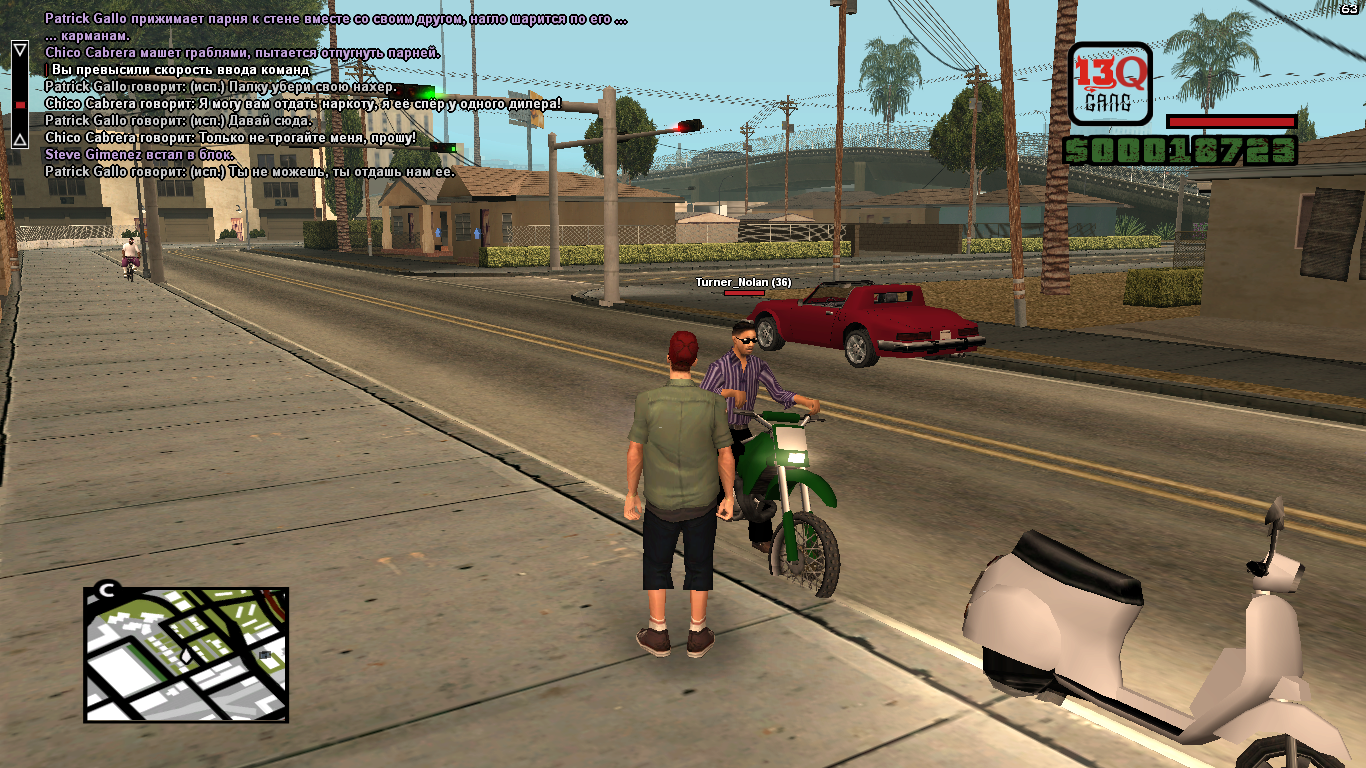The width and height of the screenshot is (1366, 768).
Task: Click the chat scrollbar's downward-pointing arrow
Action: [x=19, y=49]
